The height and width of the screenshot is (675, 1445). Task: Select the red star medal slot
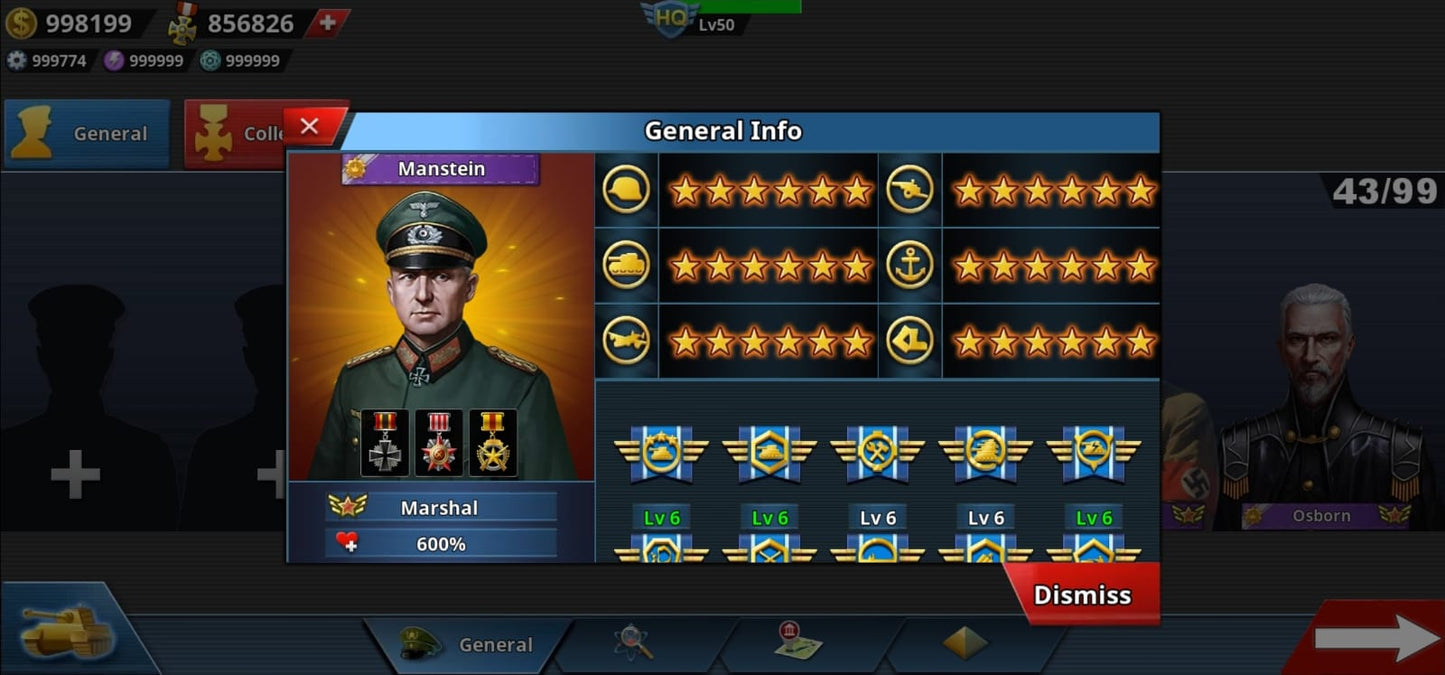coord(439,443)
